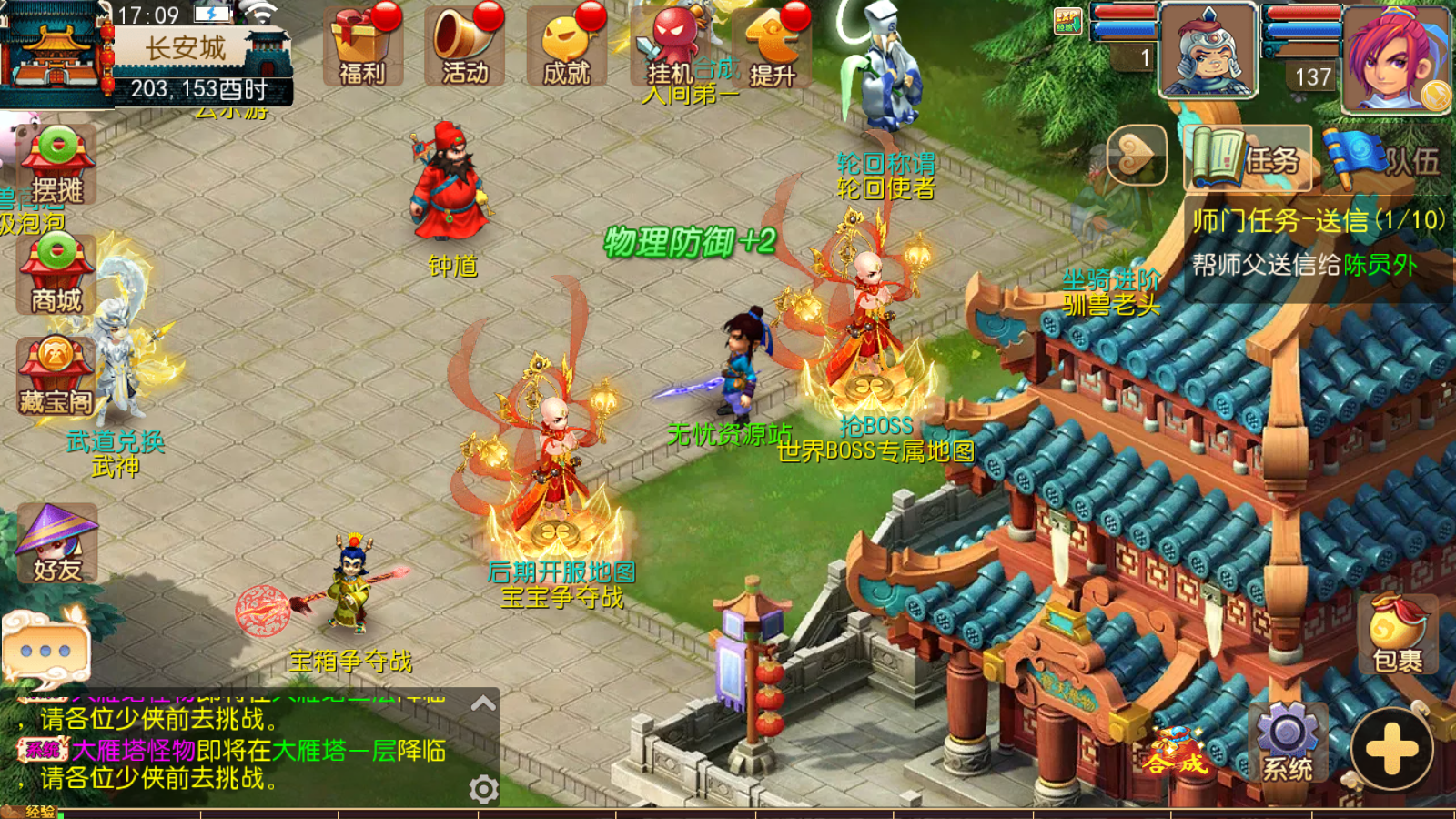This screenshot has height=819, width=1456.
Task: Switch to the 任务 quest tab
Action: click(1249, 158)
